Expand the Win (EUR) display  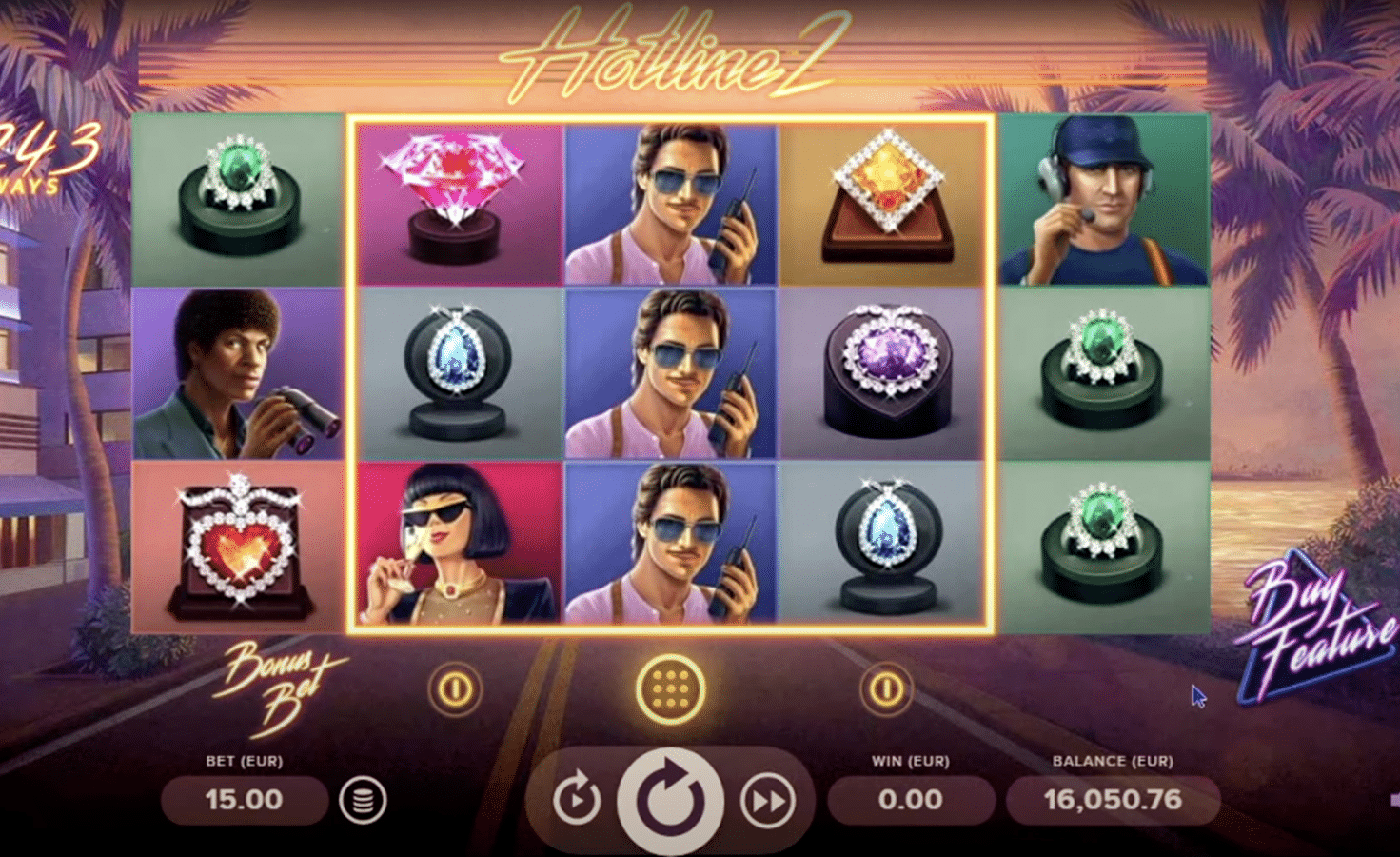911,800
